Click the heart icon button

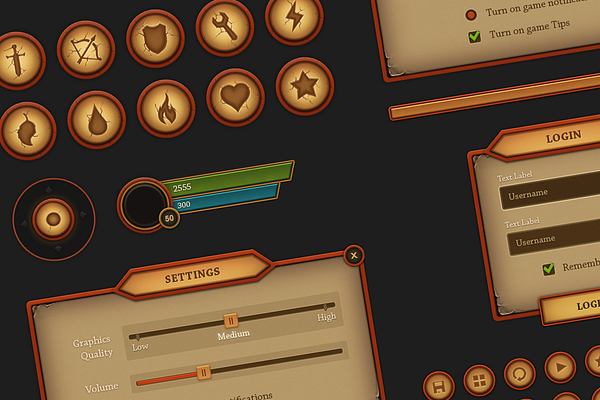pyautogui.click(x=235, y=97)
